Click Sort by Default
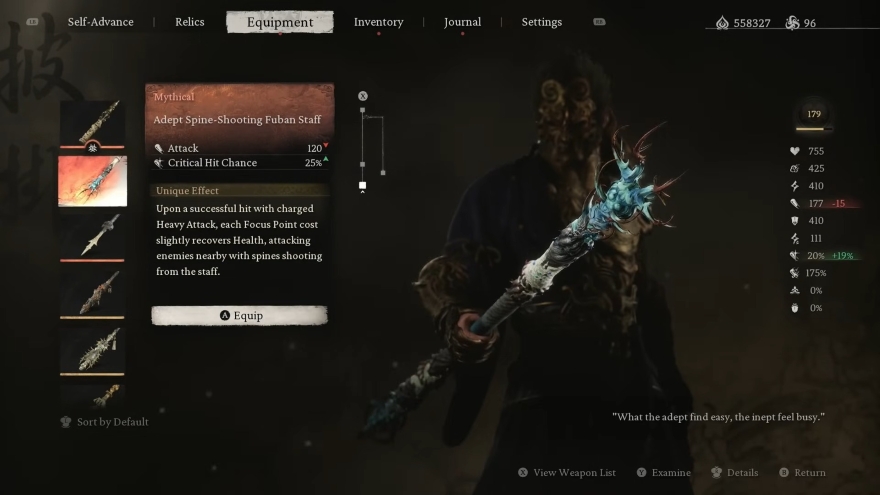This screenshot has height=495, width=880. [x=105, y=422]
